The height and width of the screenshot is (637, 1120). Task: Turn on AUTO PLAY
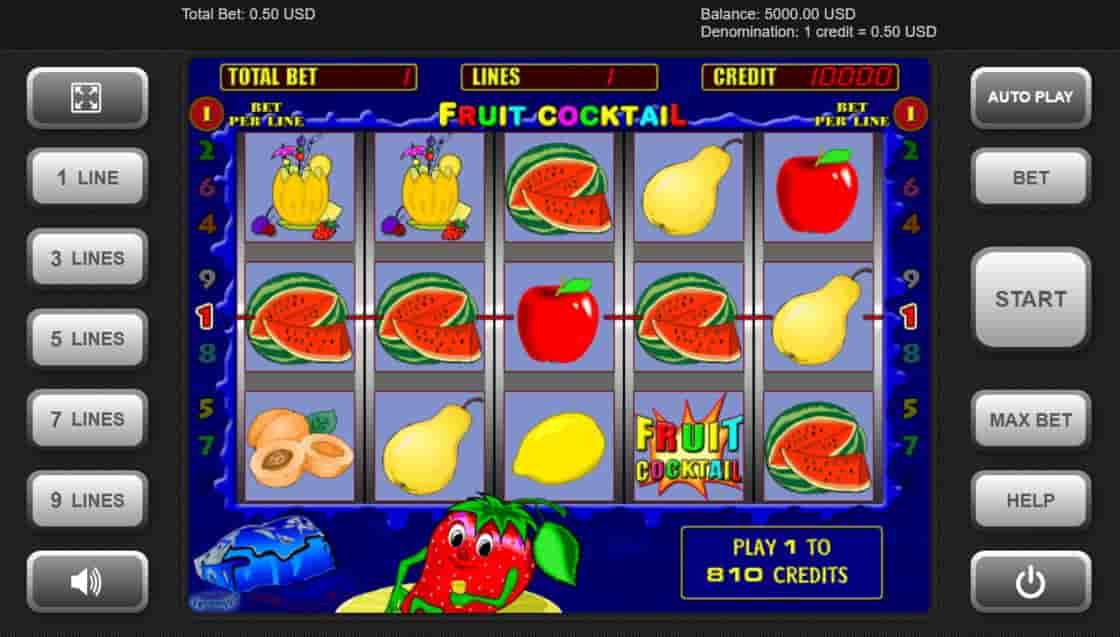click(1030, 97)
